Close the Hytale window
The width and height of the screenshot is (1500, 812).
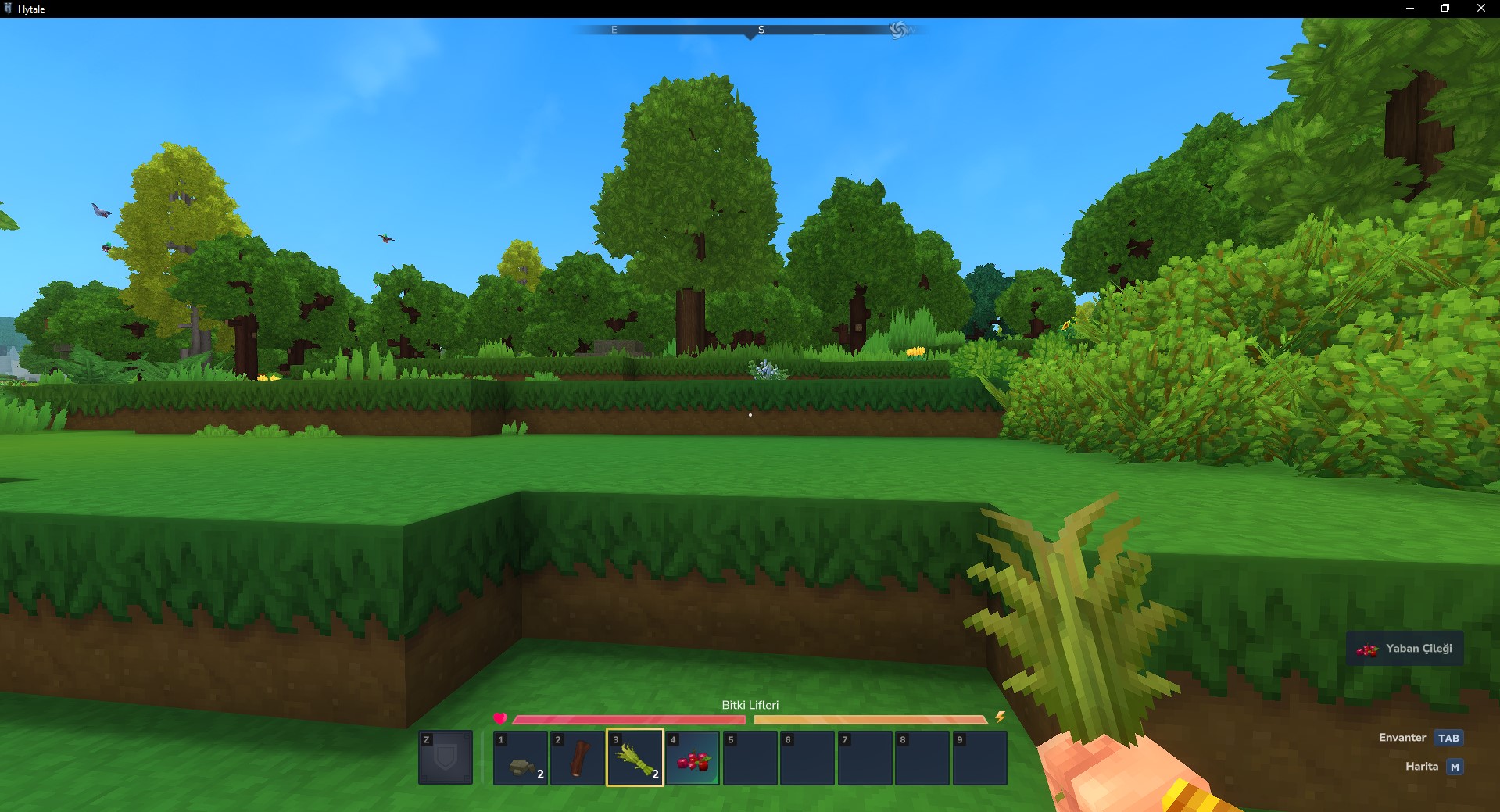click(x=1480, y=9)
